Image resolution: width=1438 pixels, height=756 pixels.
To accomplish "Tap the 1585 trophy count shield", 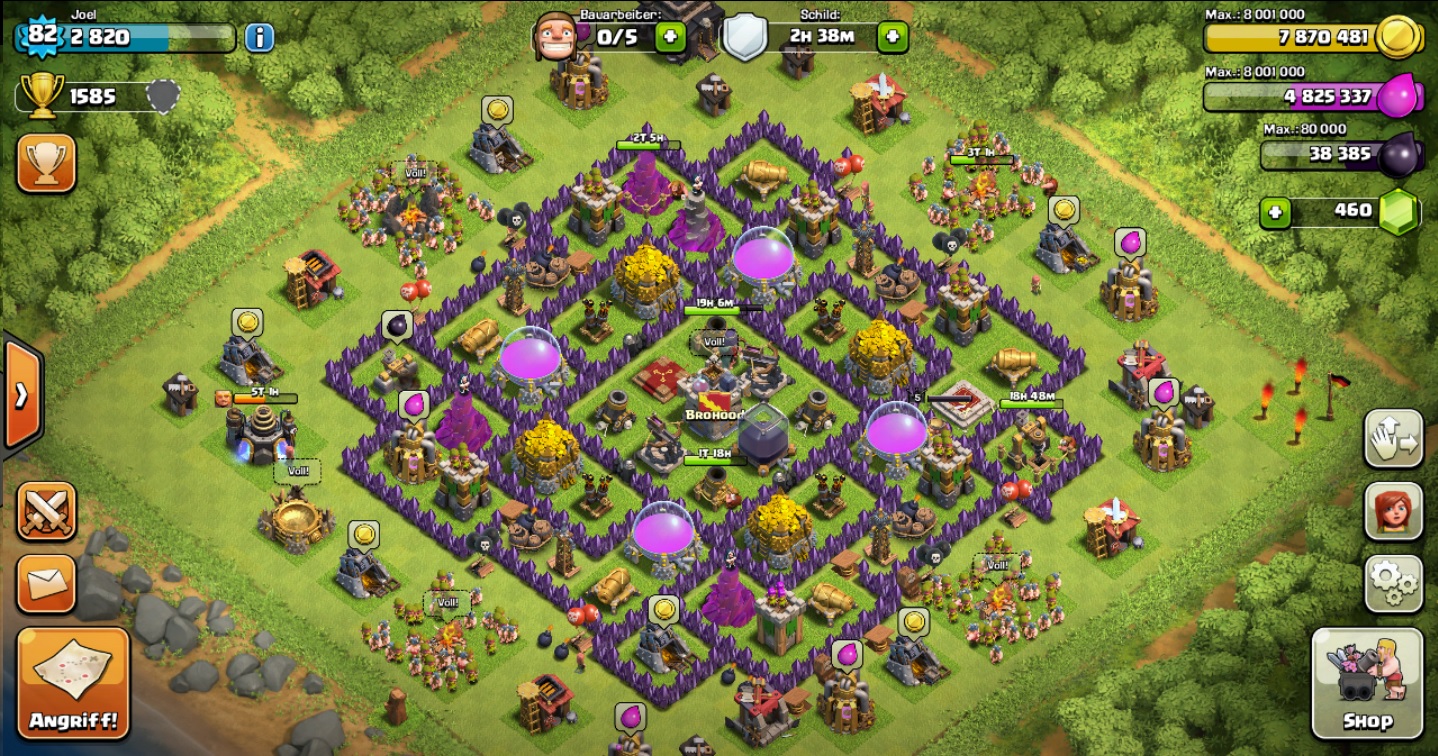I will pos(163,96).
